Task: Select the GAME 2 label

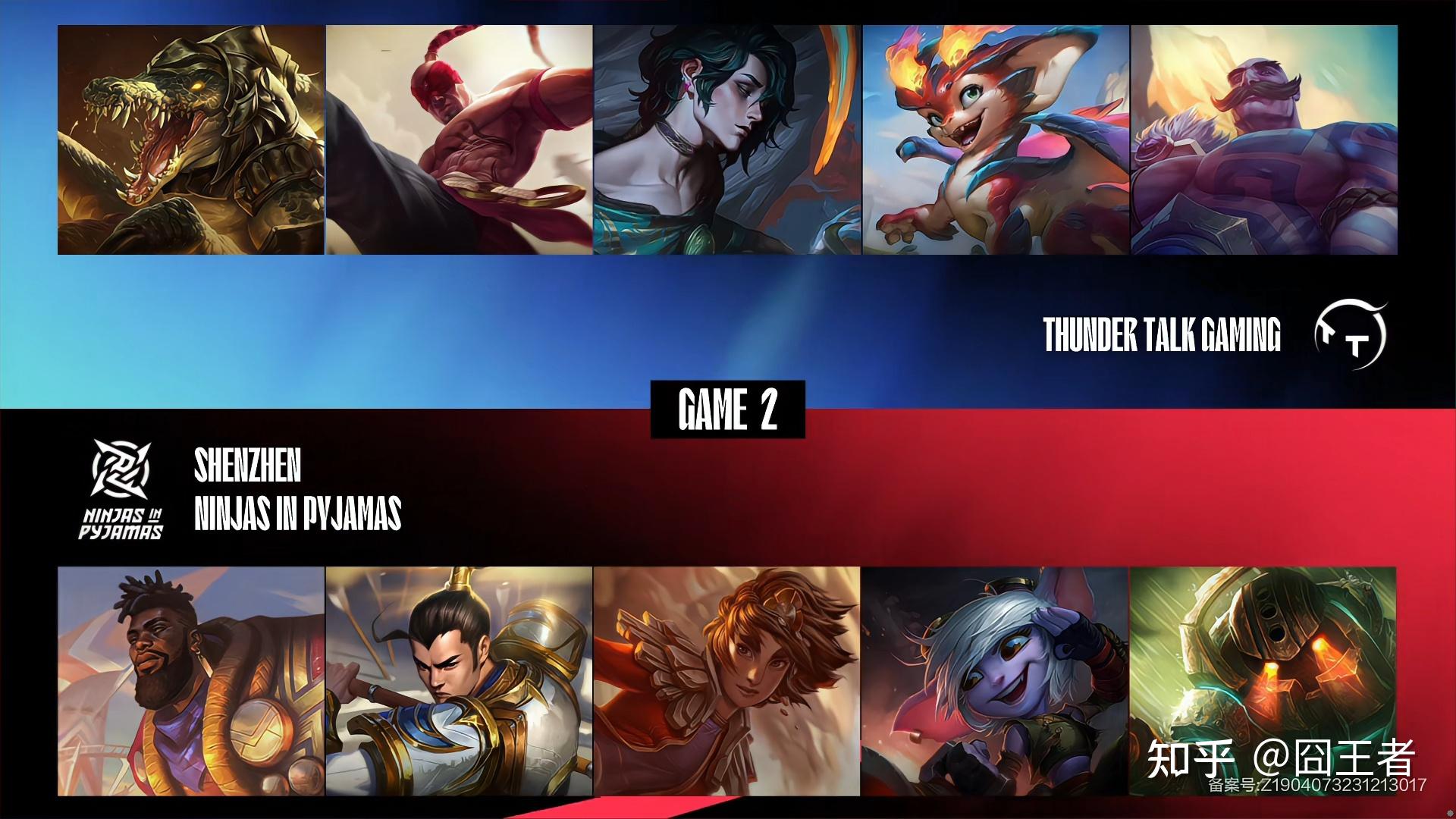Action: 728,409
